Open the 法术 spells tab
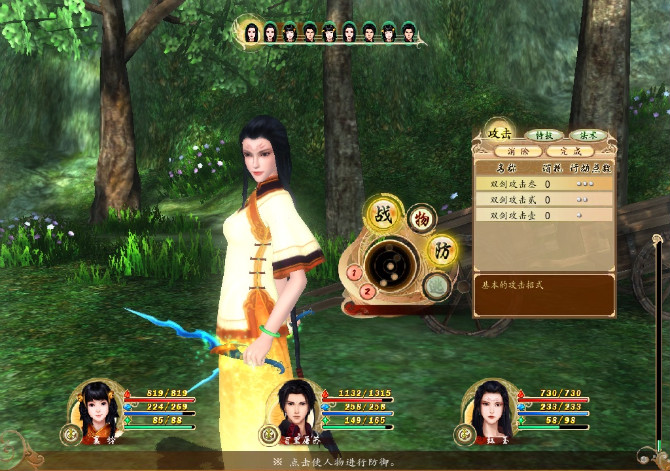This screenshot has height=471, width=670. (587, 135)
